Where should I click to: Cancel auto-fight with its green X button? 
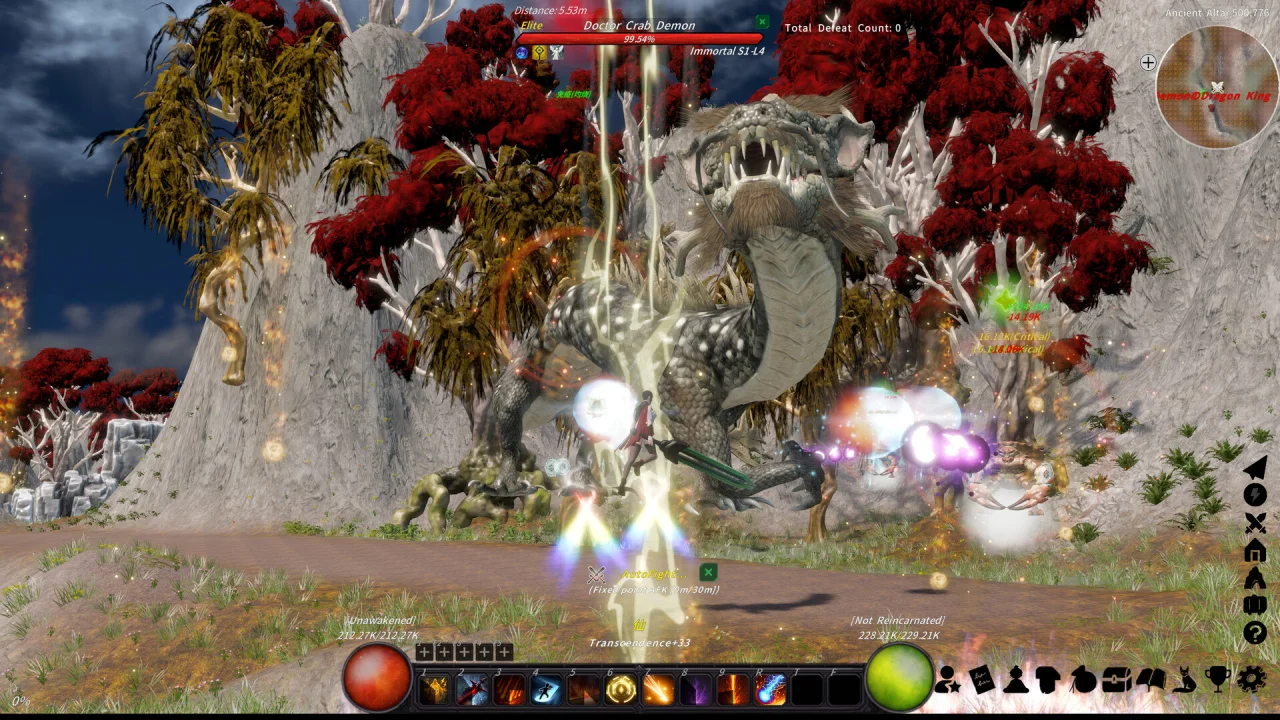point(708,572)
